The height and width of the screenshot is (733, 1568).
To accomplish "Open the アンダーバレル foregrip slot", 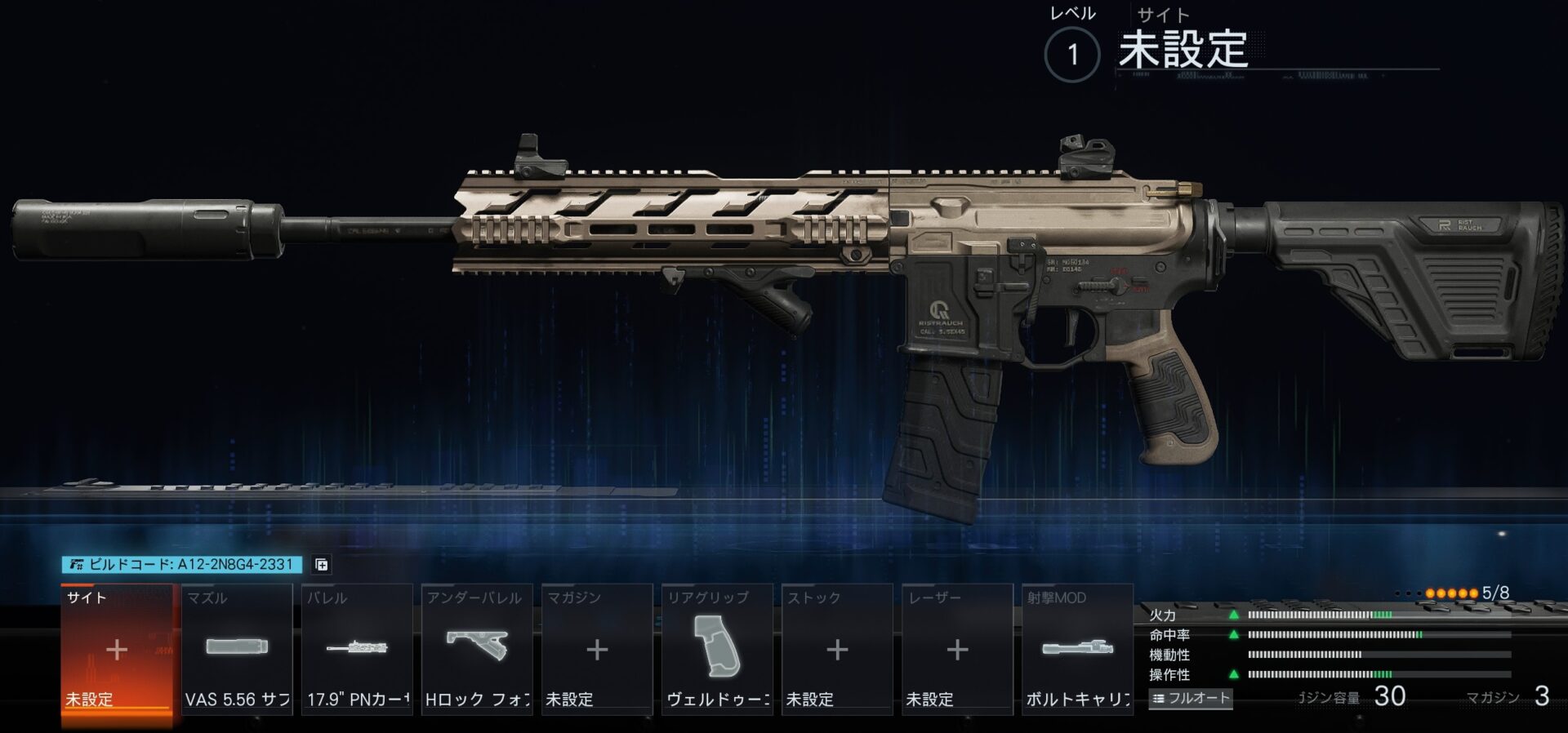I will click(x=477, y=651).
